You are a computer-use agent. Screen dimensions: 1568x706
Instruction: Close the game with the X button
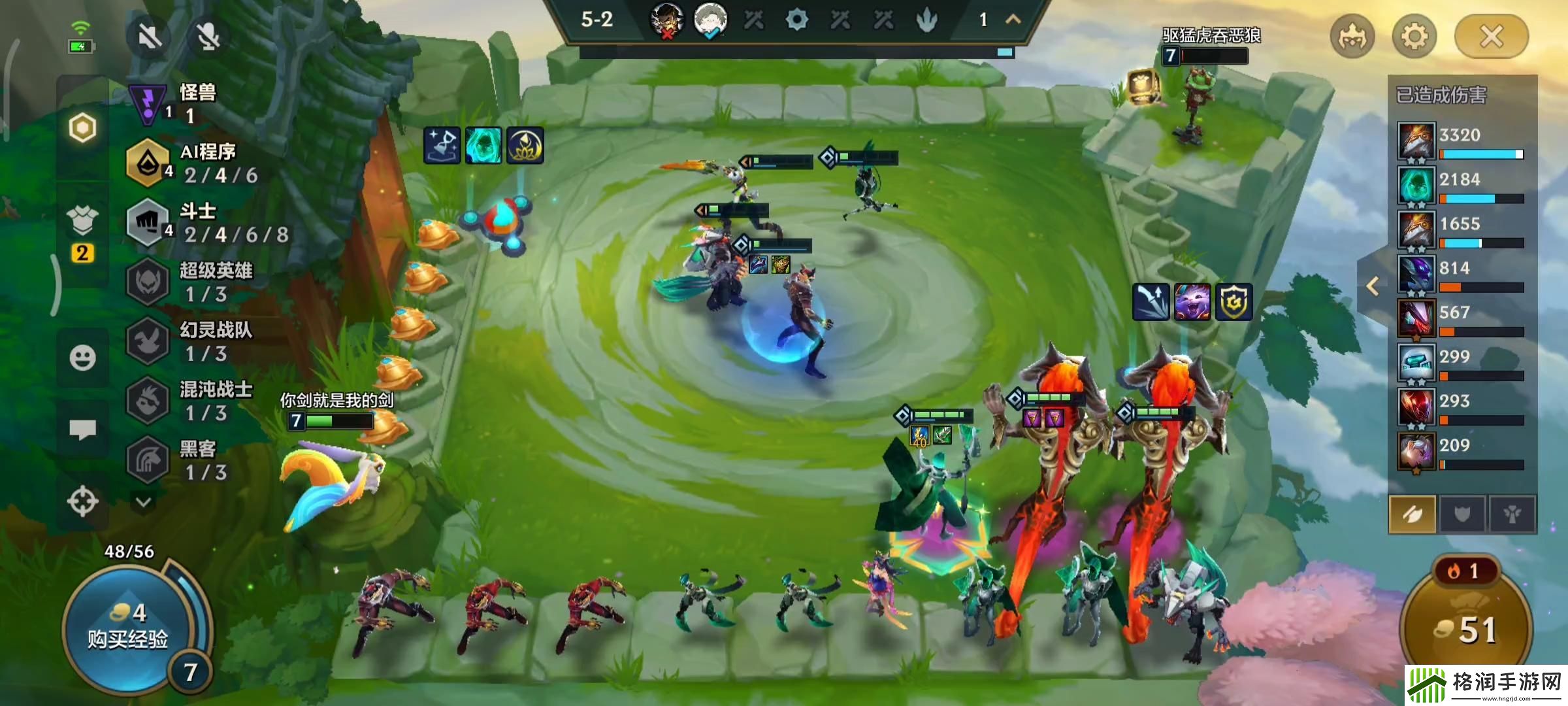(1491, 37)
